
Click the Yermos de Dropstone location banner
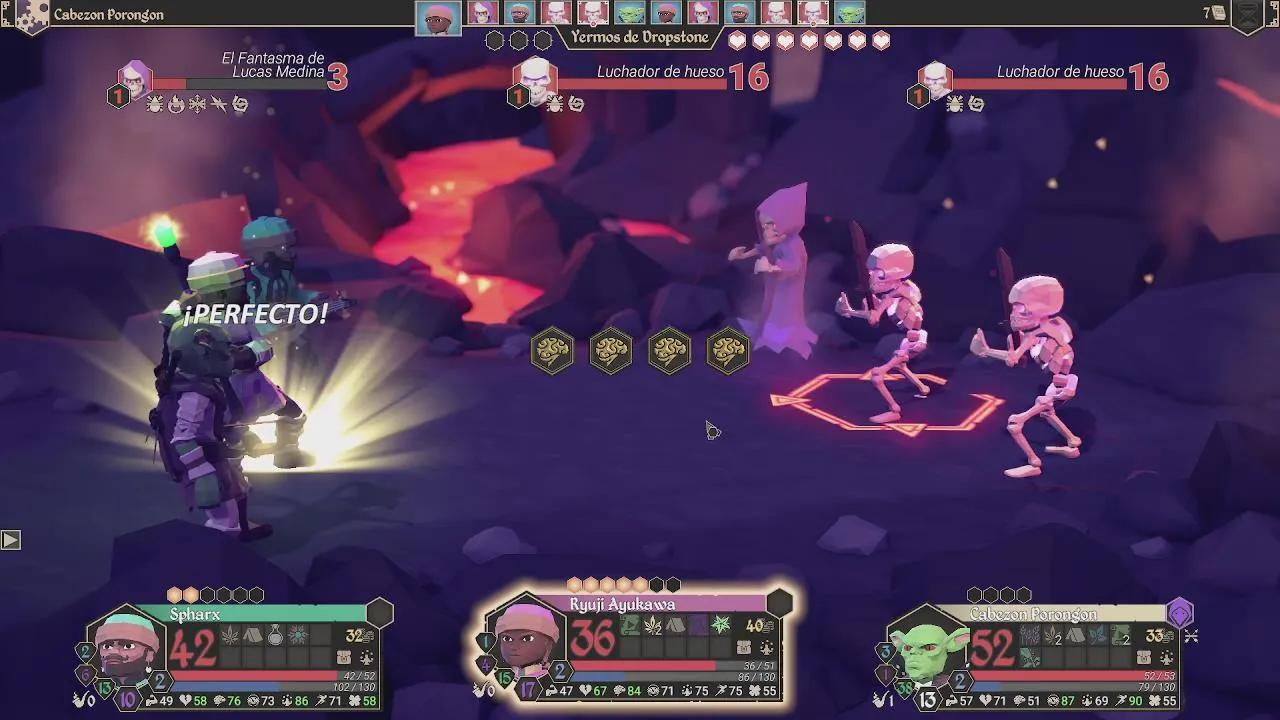point(640,38)
